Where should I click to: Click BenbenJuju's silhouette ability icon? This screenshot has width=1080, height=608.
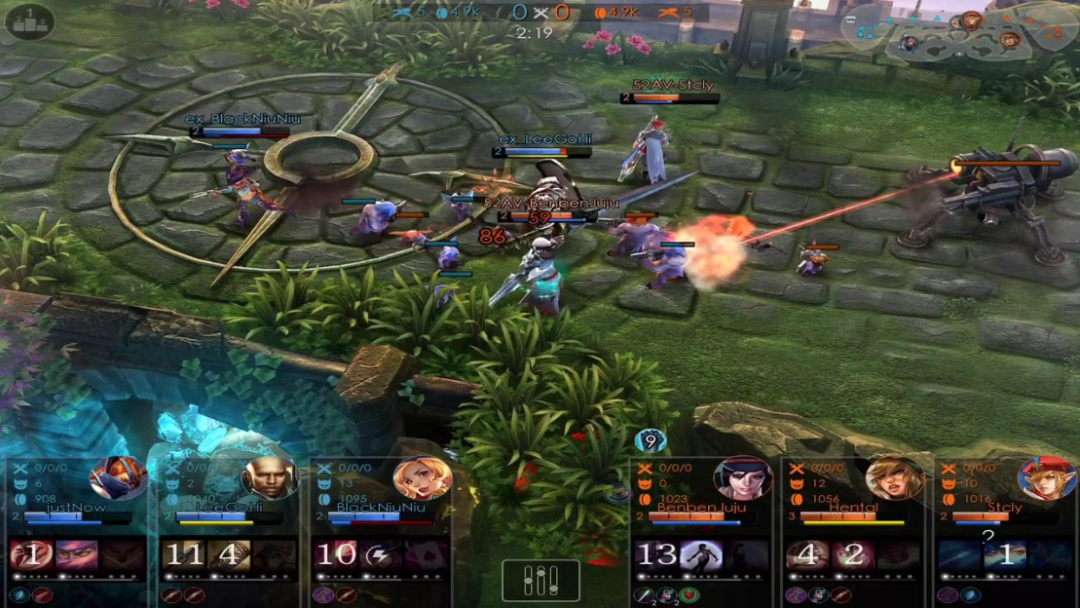(x=701, y=554)
